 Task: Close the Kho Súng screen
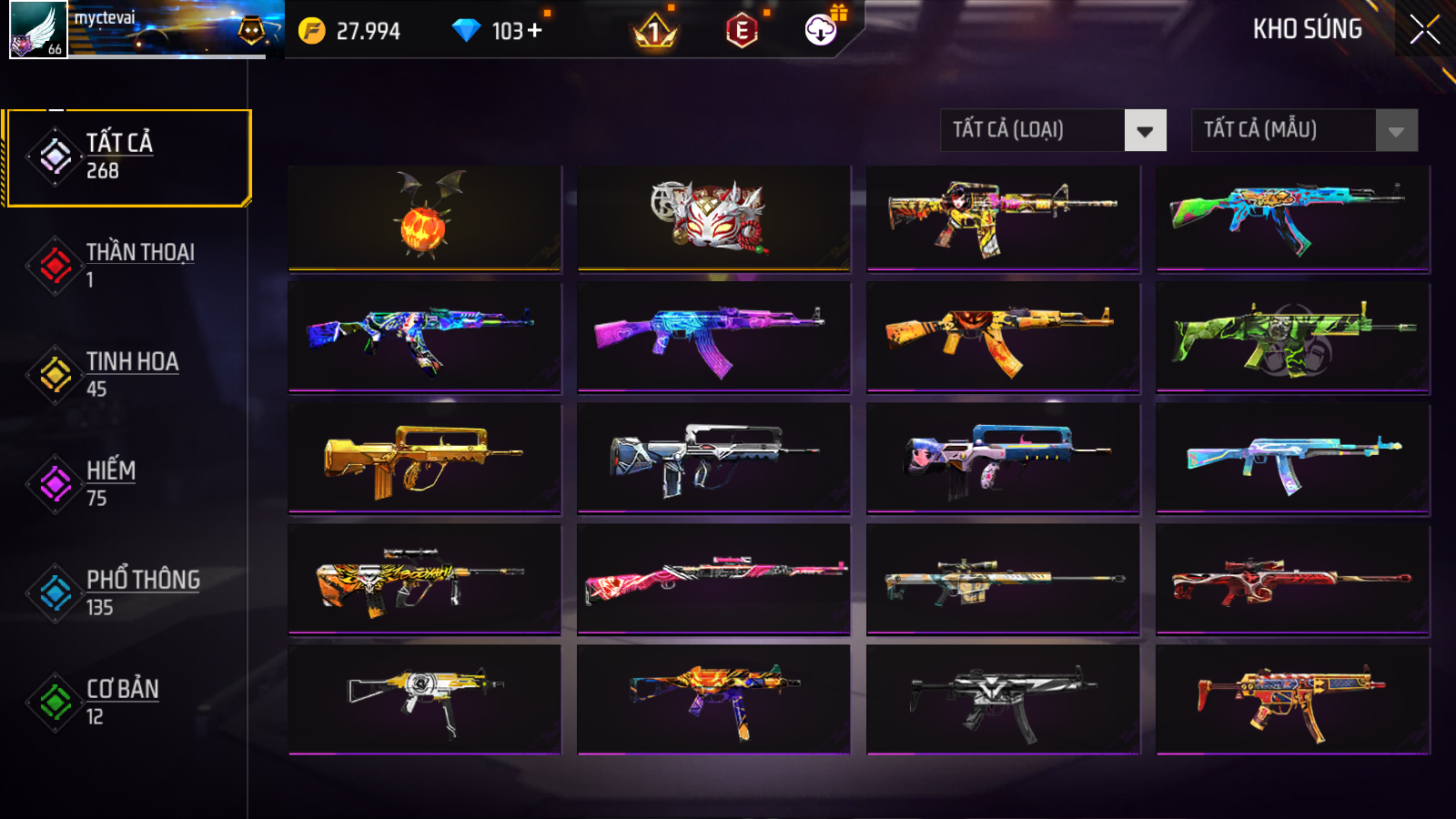(x=1424, y=30)
